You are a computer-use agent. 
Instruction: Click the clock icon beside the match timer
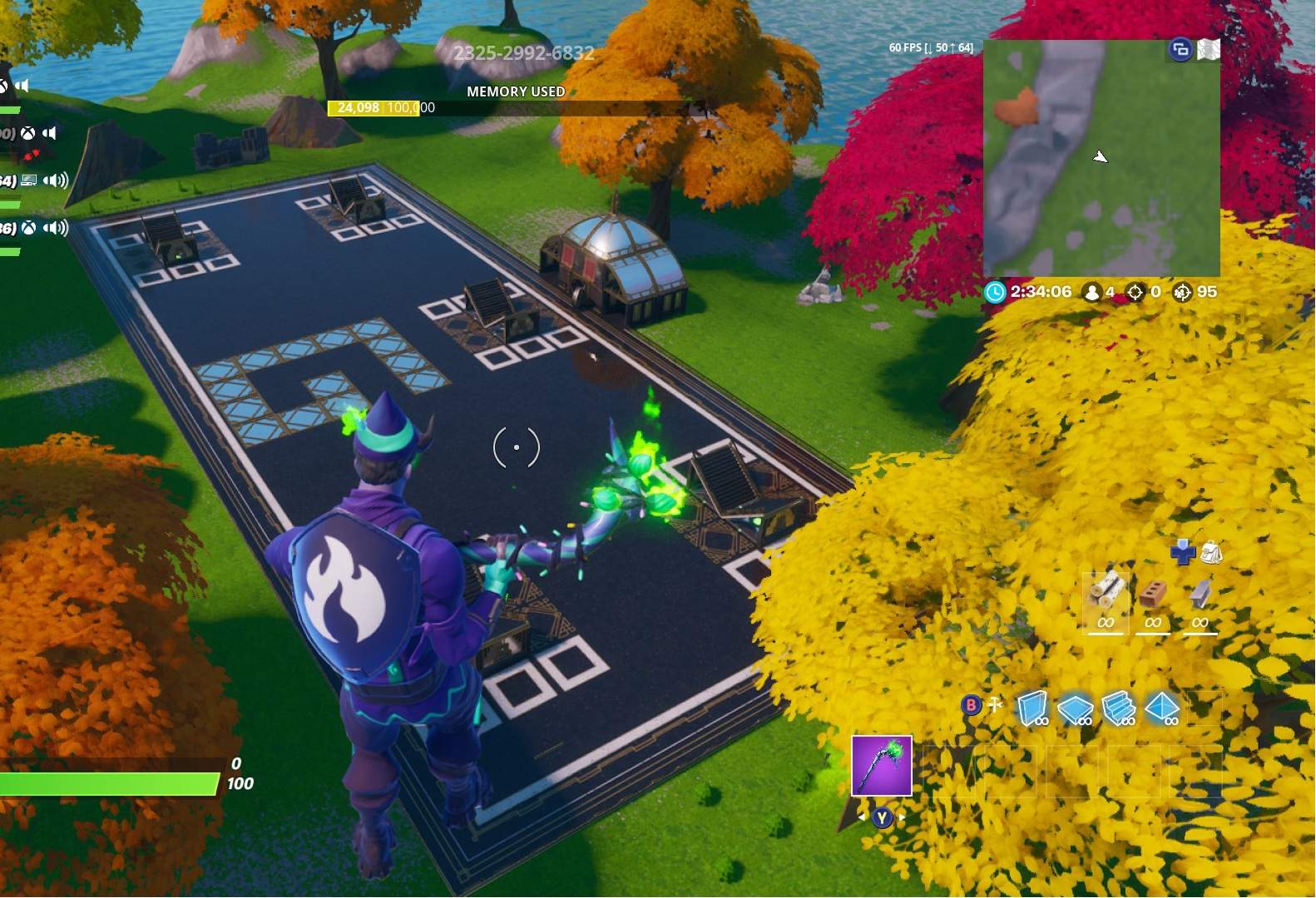994,292
